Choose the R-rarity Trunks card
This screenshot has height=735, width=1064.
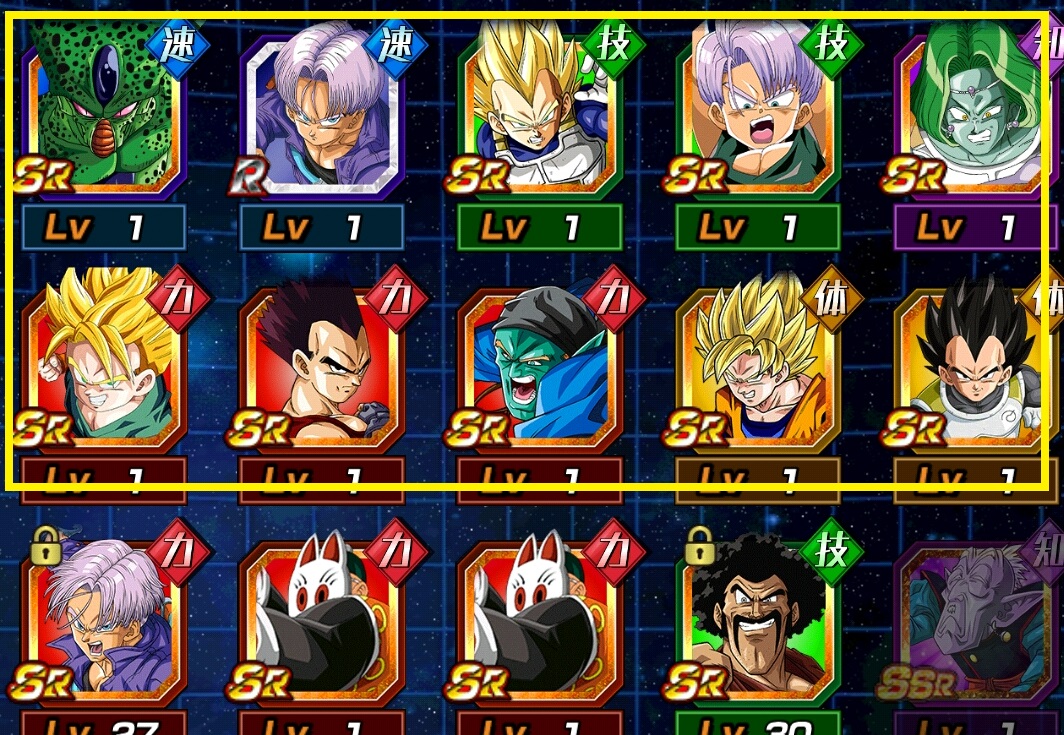(322, 110)
